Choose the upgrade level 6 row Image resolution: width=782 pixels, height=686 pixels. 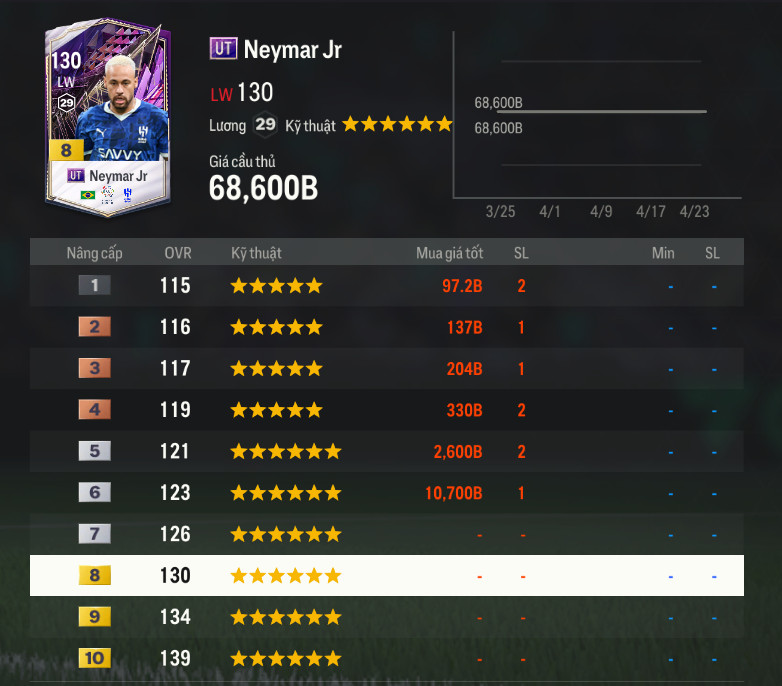tap(386, 493)
